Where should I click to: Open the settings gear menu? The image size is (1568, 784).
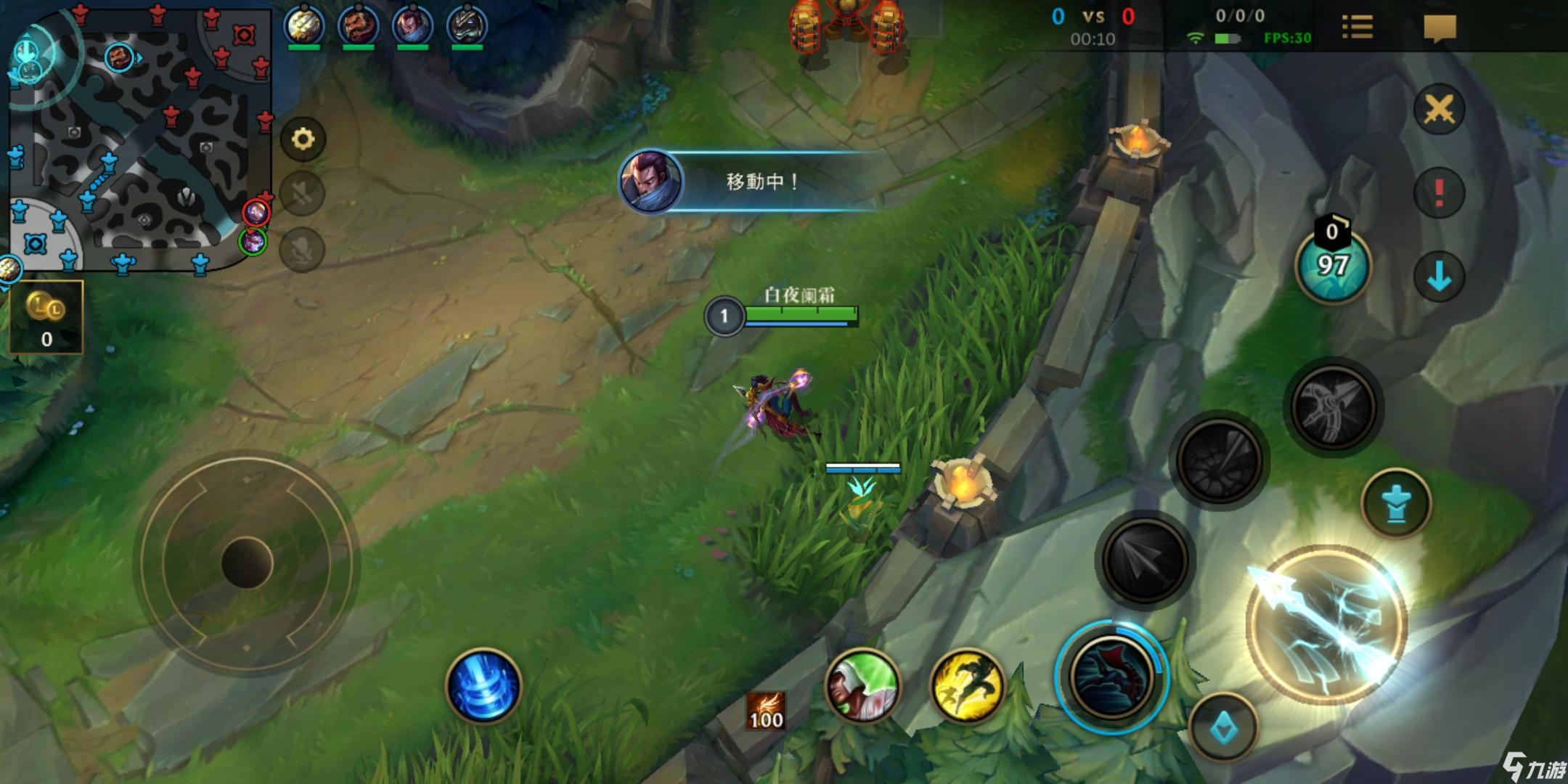[x=303, y=138]
